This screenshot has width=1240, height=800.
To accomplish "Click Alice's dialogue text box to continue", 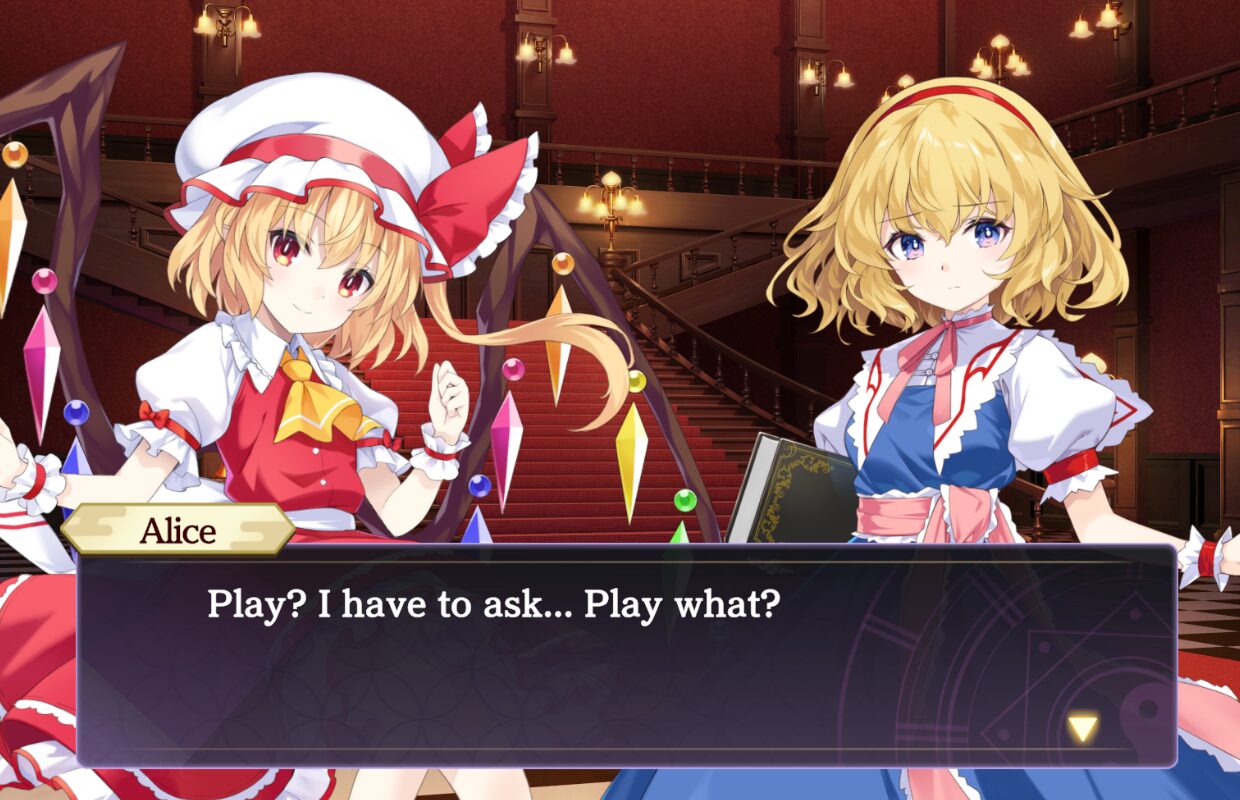I will (x=626, y=655).
